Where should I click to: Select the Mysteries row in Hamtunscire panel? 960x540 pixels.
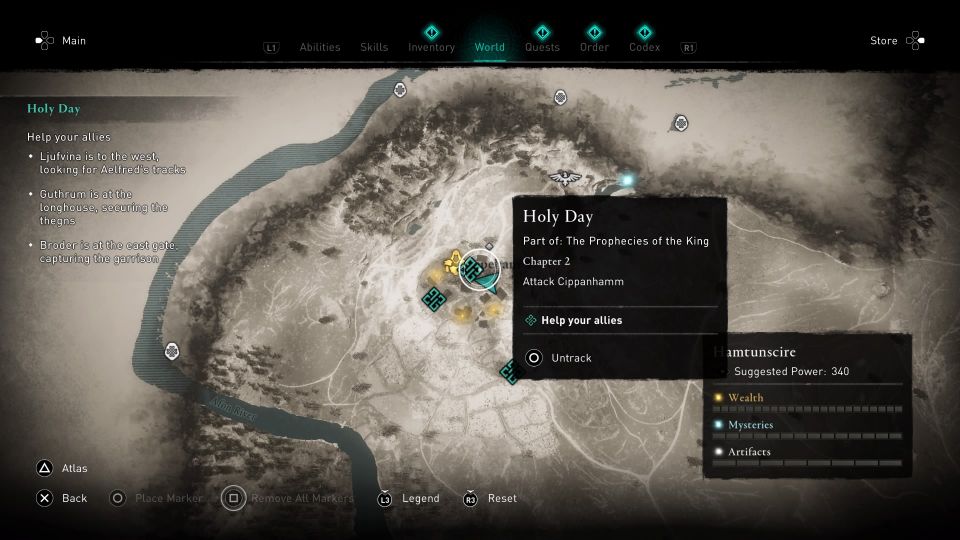[x=807, y=425]
